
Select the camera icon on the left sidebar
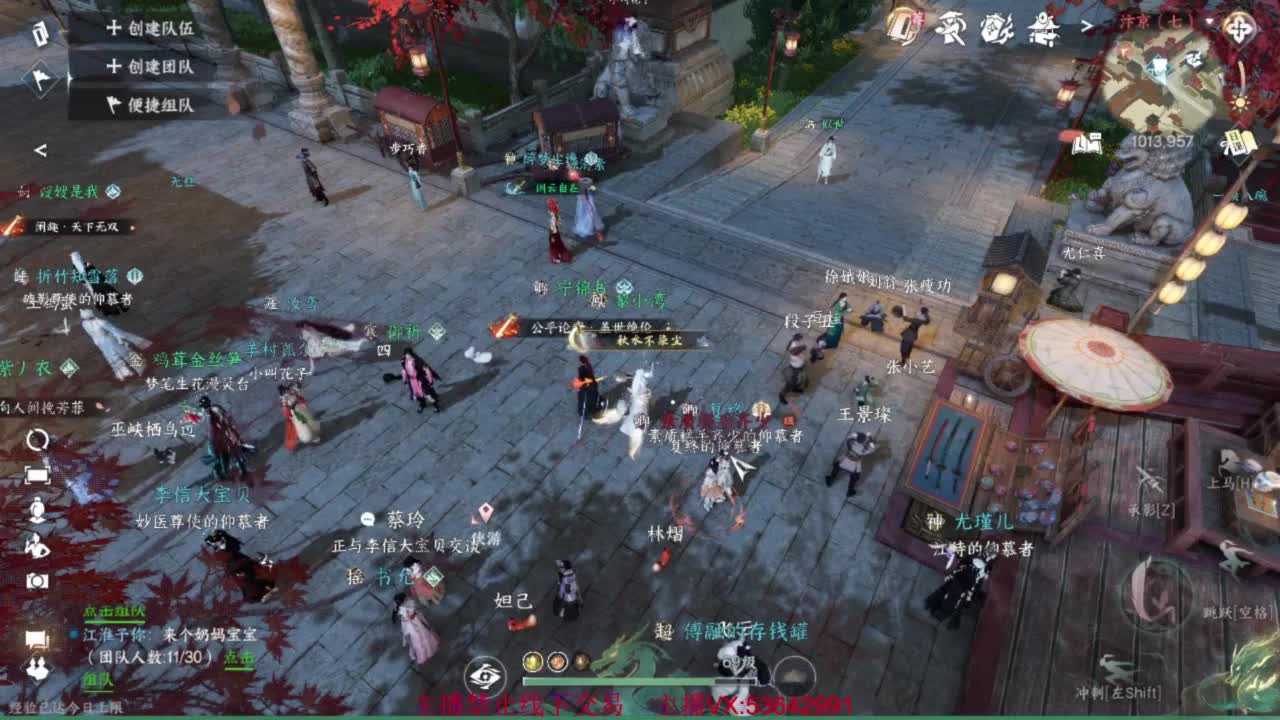coord(36,580)
